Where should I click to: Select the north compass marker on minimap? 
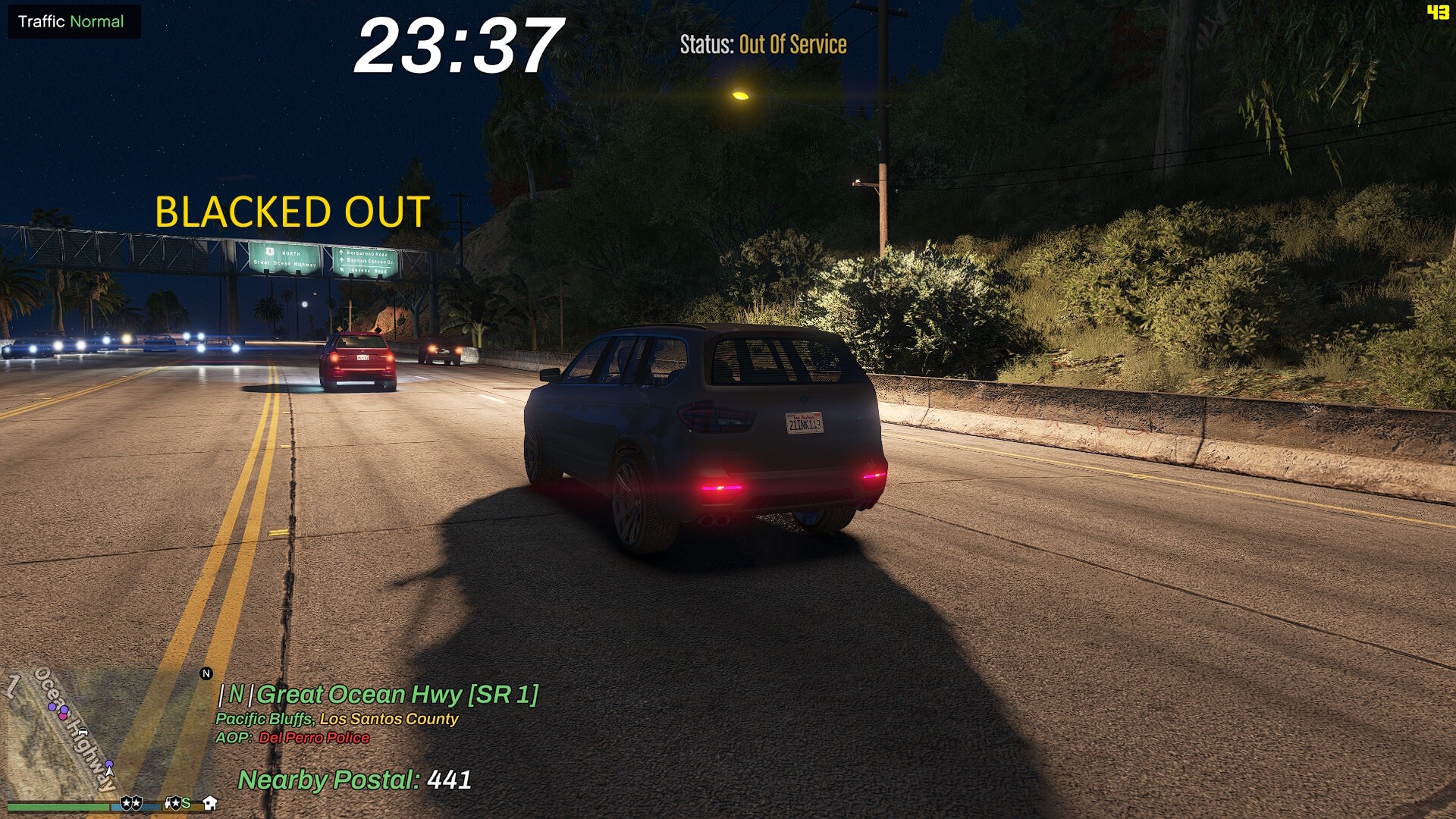(206, 673)
